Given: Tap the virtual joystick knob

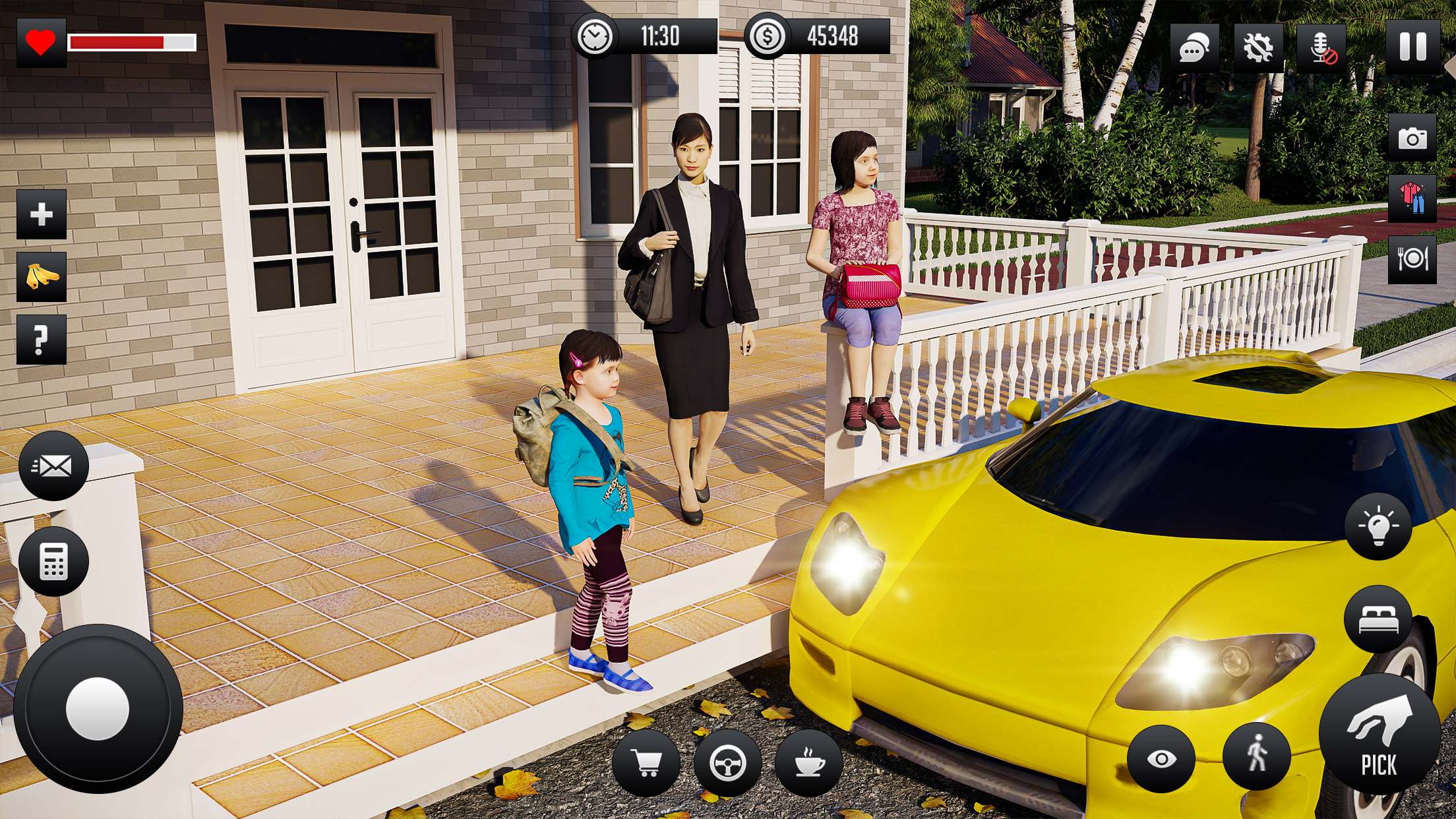Looking at the screenshot, I should click(98, 709).
